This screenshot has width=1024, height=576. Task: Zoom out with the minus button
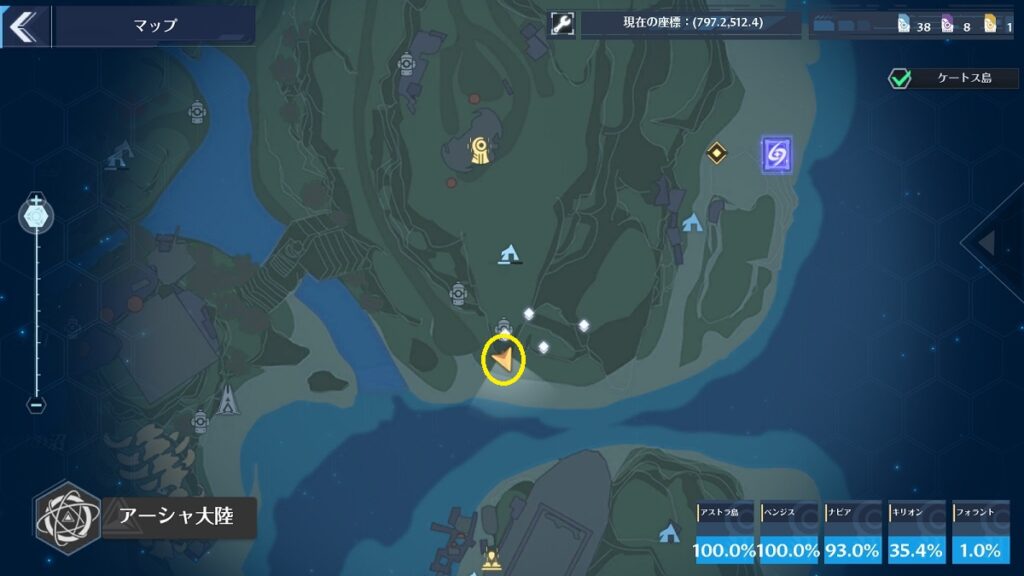pos(36,405)
